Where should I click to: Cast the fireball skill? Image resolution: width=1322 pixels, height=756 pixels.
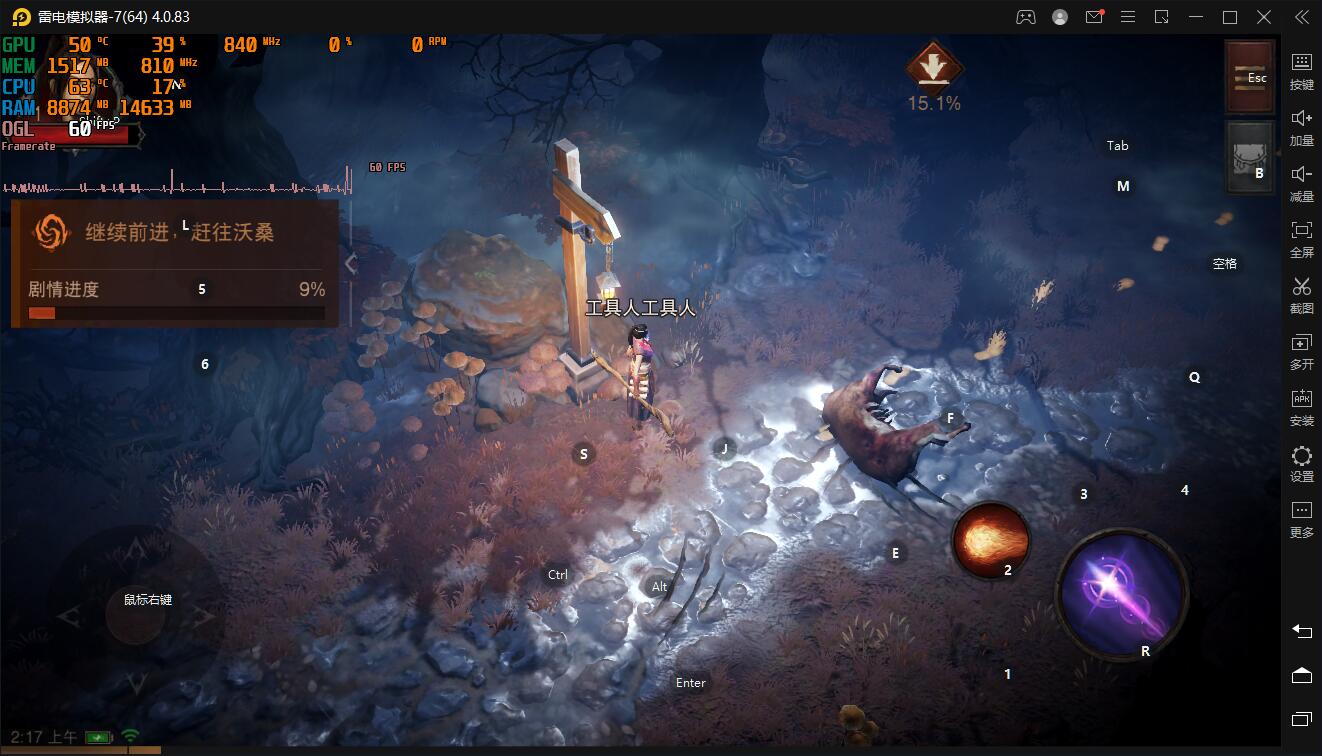[990, 541]
